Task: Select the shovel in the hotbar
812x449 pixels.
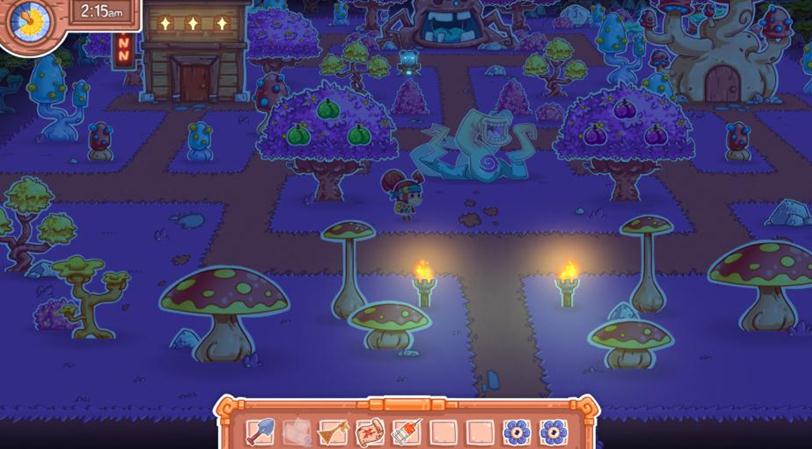Action: [260, 432]
